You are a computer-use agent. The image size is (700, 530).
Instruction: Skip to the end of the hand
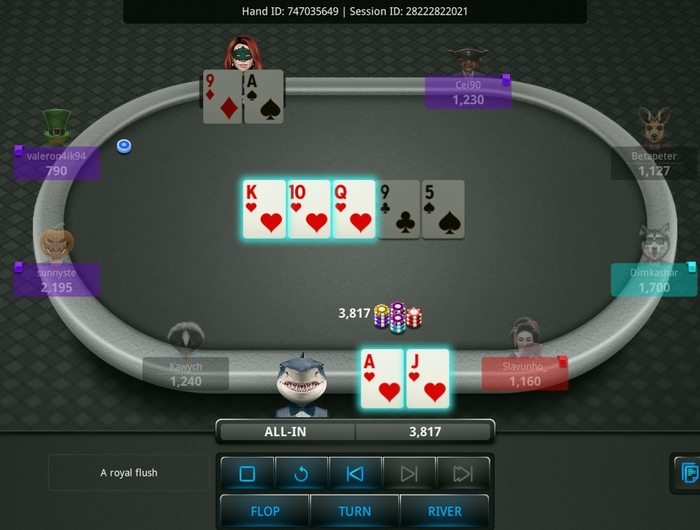click(462, 474)
